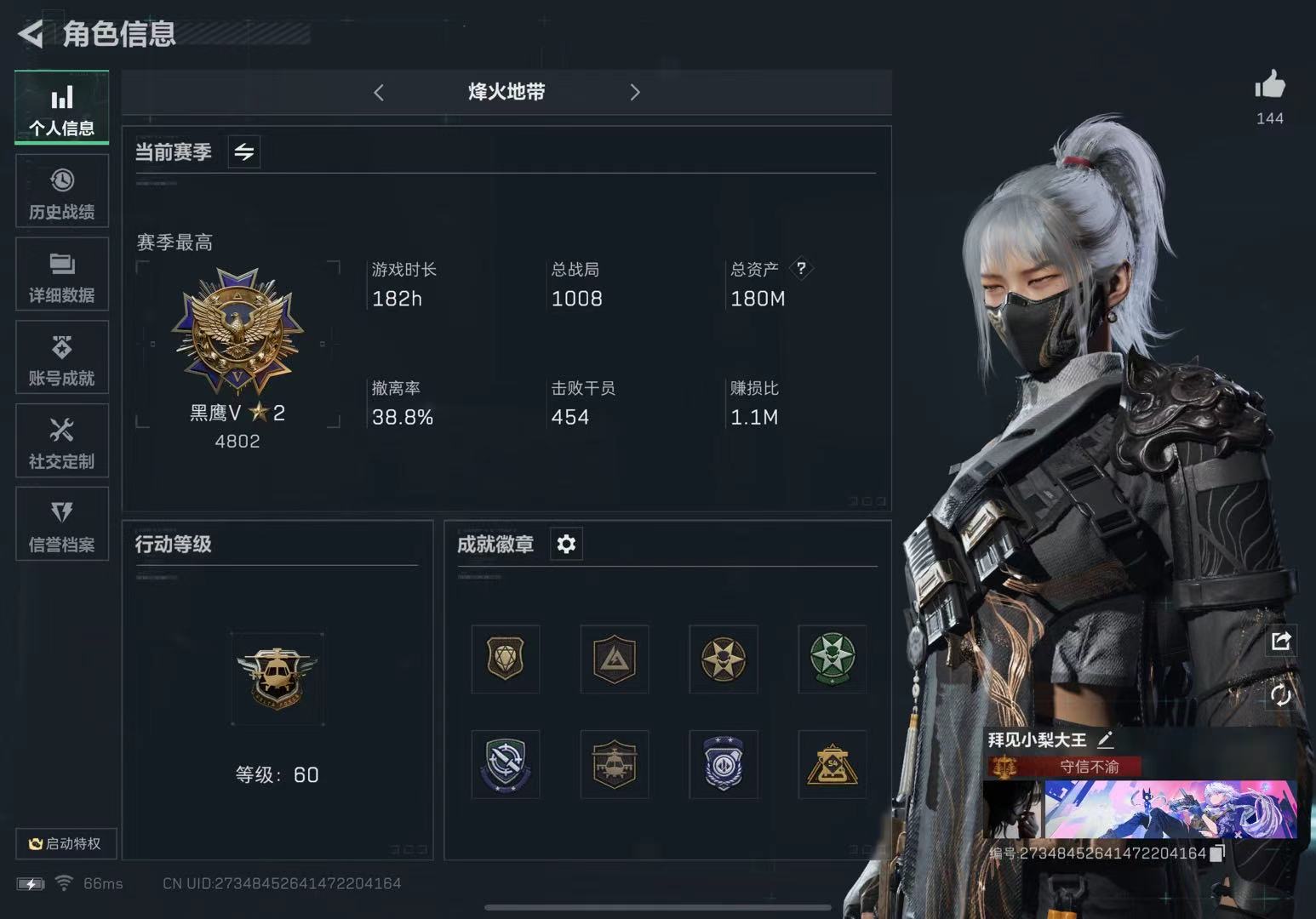Viewport: 1316px width, 919px height.
Task: Open the 账号成就 panel
Action: (61, 357)
